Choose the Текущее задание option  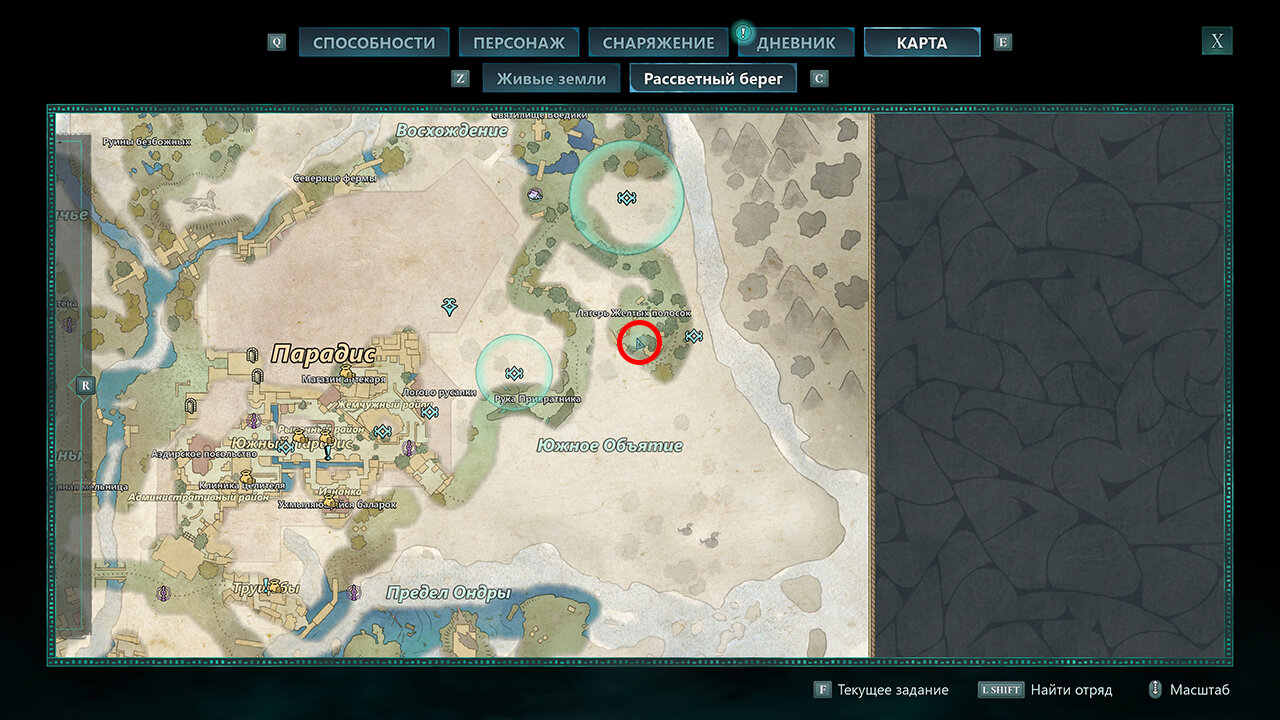pos(879,690)
